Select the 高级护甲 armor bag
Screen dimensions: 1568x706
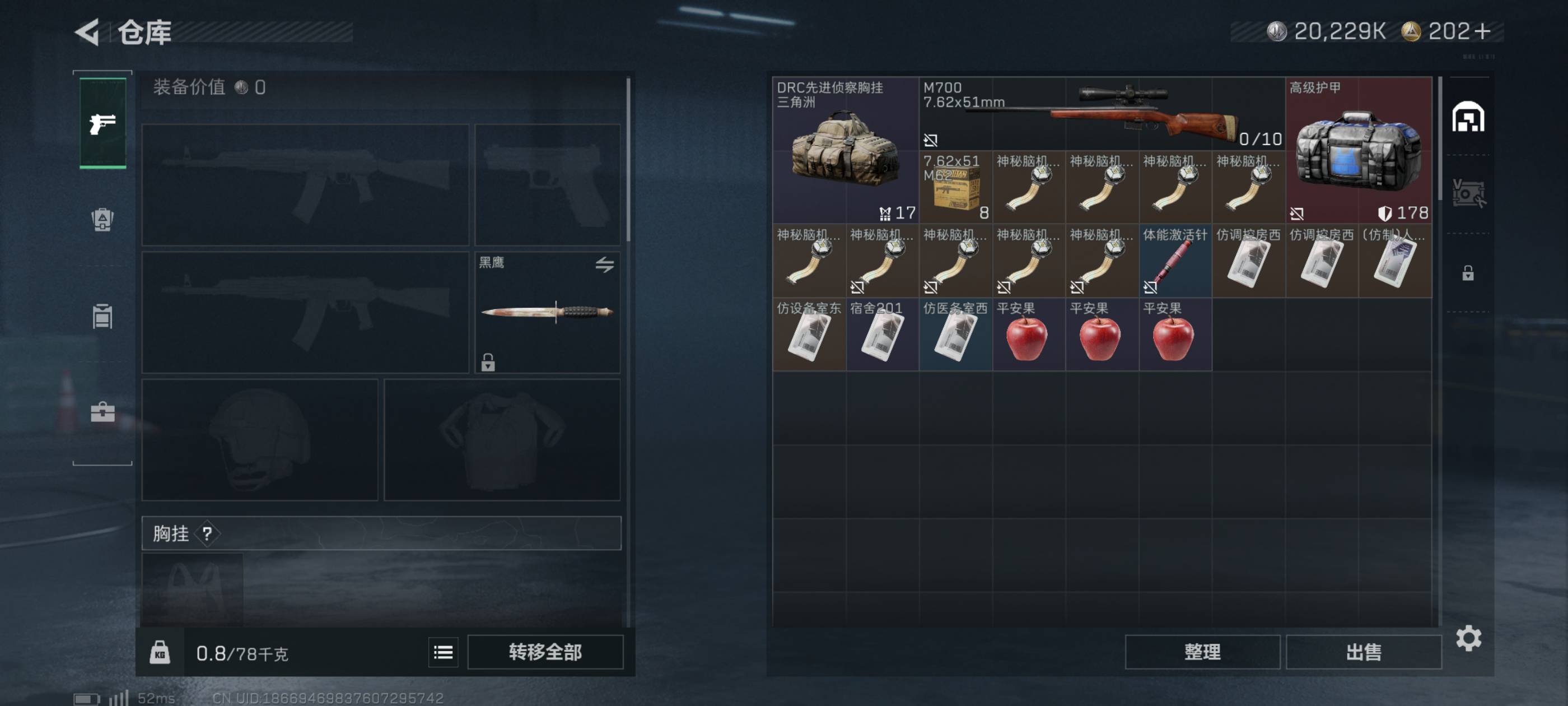coord(1358,150)
